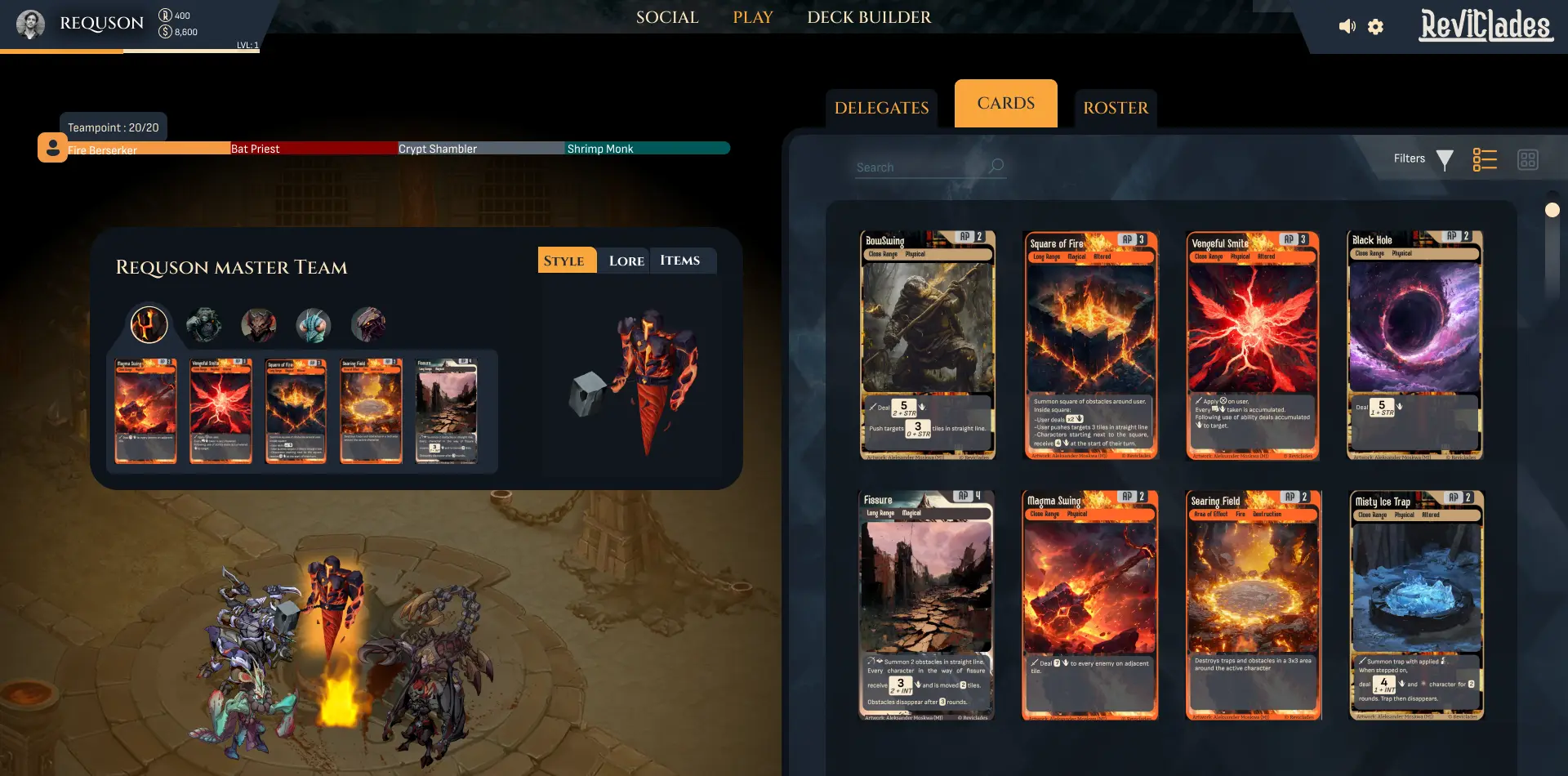The width and height of the screenshot is (1568, 776).
Task: Switch the cards panel to list view
Action: click(1485, 159)
